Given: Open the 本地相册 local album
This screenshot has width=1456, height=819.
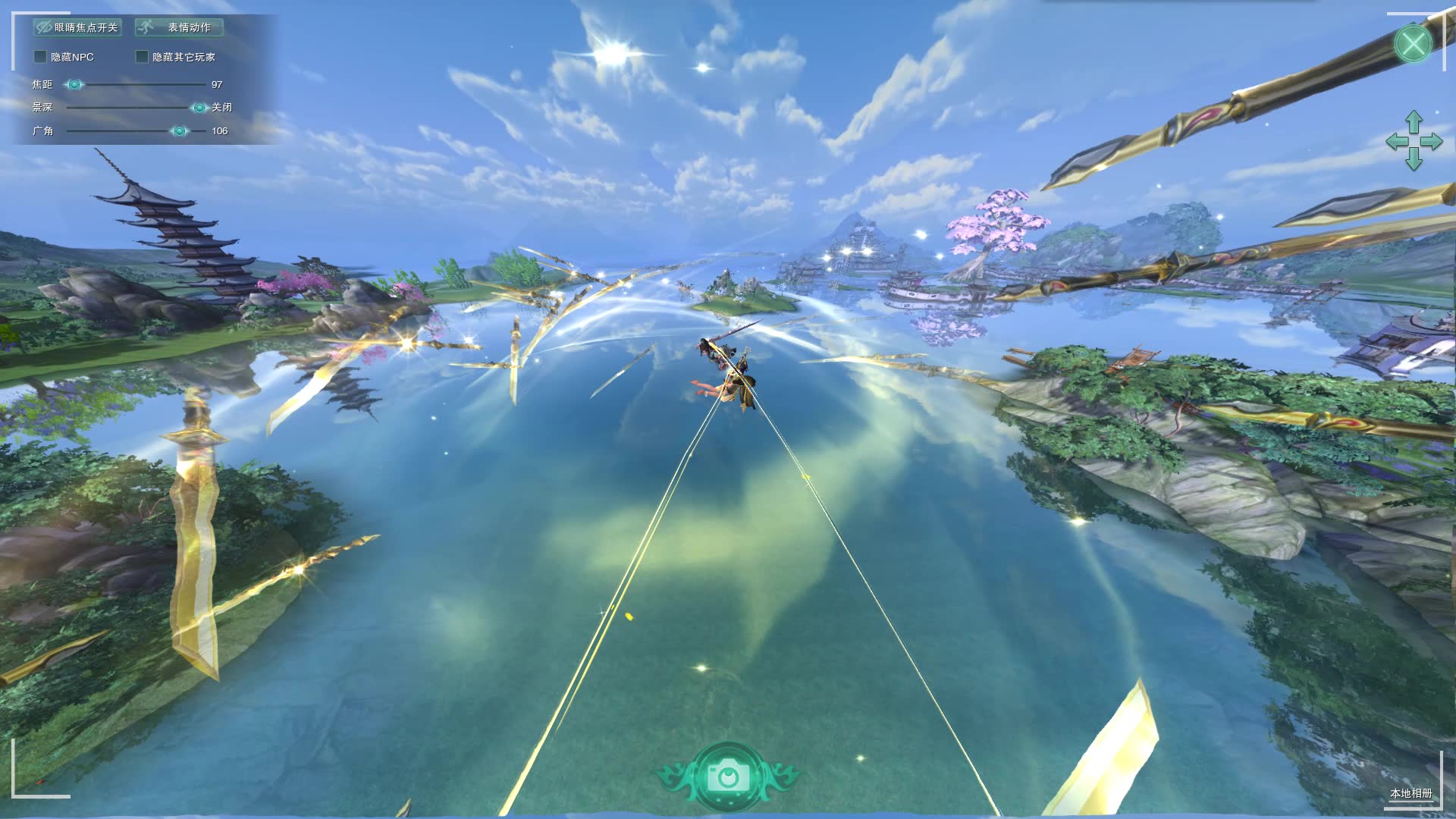Looking at the screenshot, I should pos(1410,793).
